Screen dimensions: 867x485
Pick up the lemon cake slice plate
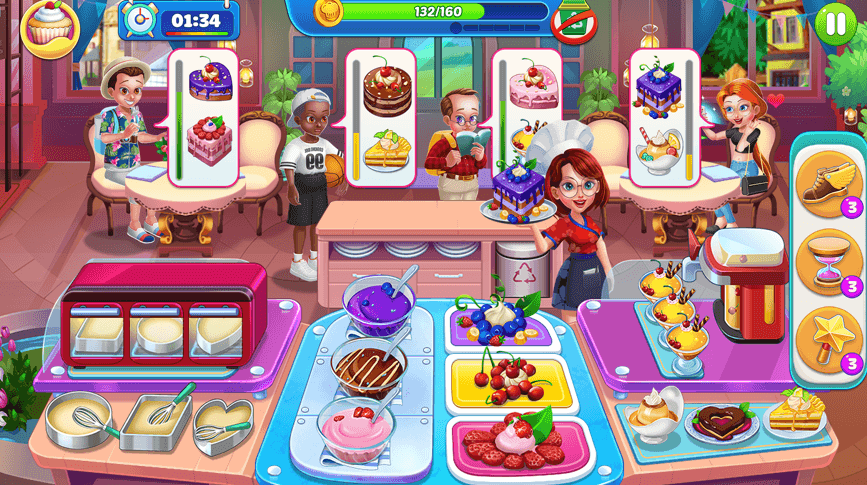795,413
